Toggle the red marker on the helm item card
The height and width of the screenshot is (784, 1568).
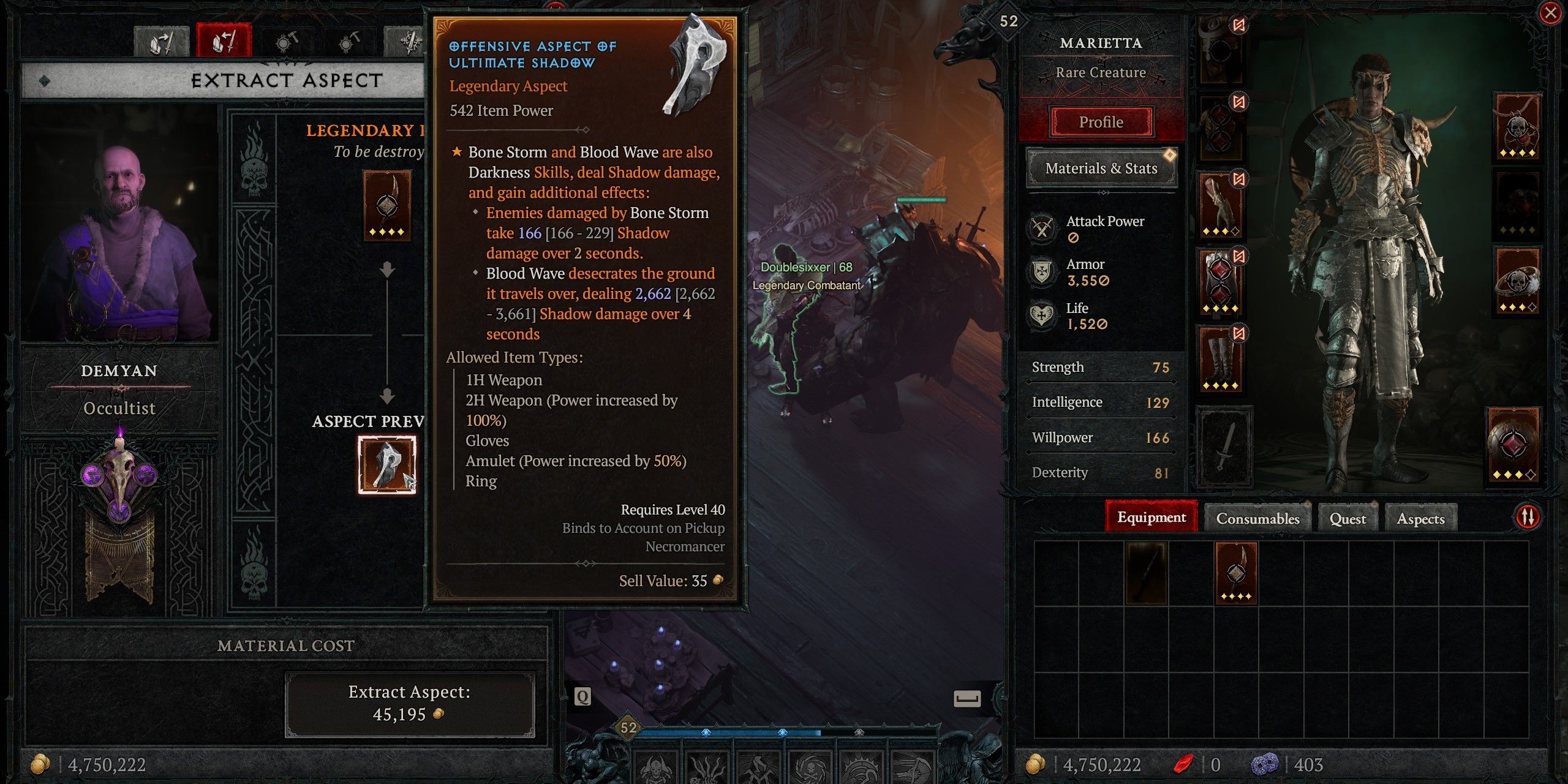pos(1238,26)
